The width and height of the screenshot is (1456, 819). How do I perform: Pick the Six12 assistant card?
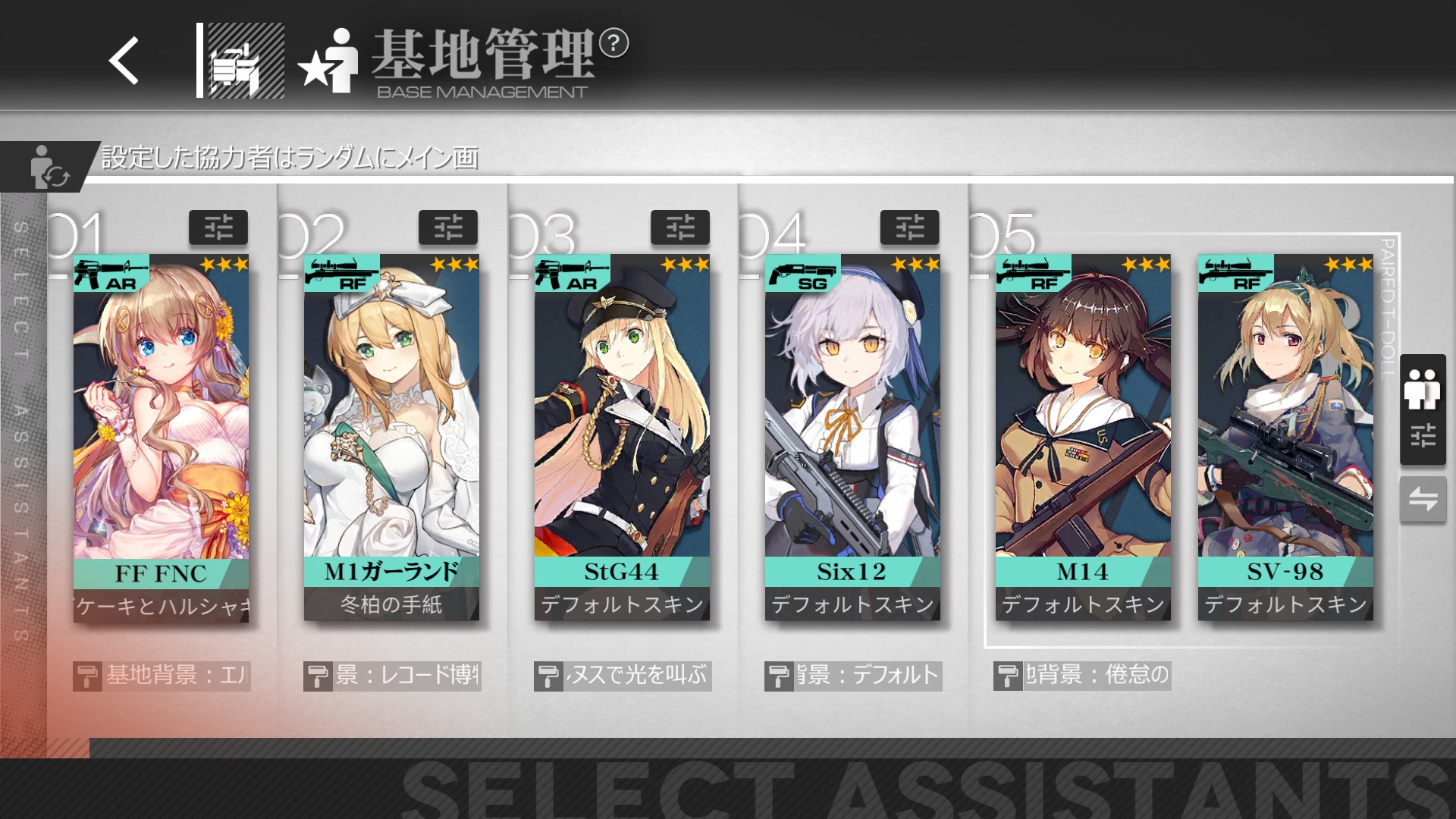(x=852, y=437)
